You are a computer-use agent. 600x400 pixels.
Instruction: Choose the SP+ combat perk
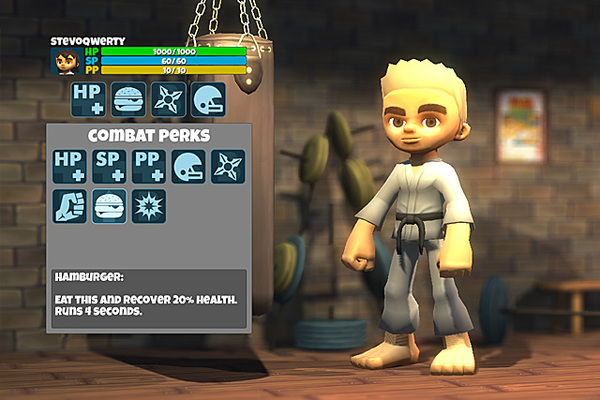pyautogui.click(x=109, y=166)
